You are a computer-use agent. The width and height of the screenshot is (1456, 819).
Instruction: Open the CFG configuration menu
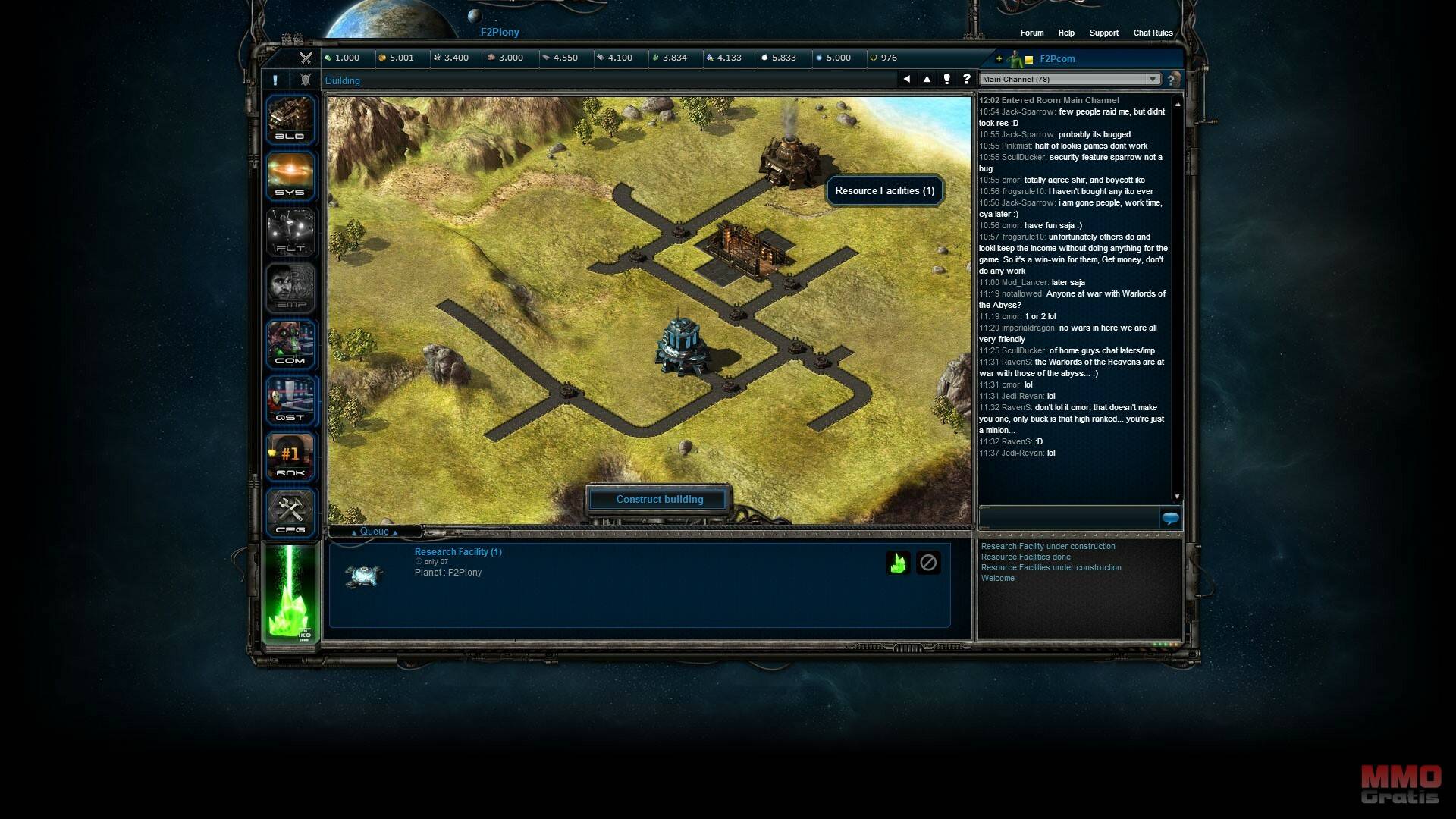tap(290, 512)
